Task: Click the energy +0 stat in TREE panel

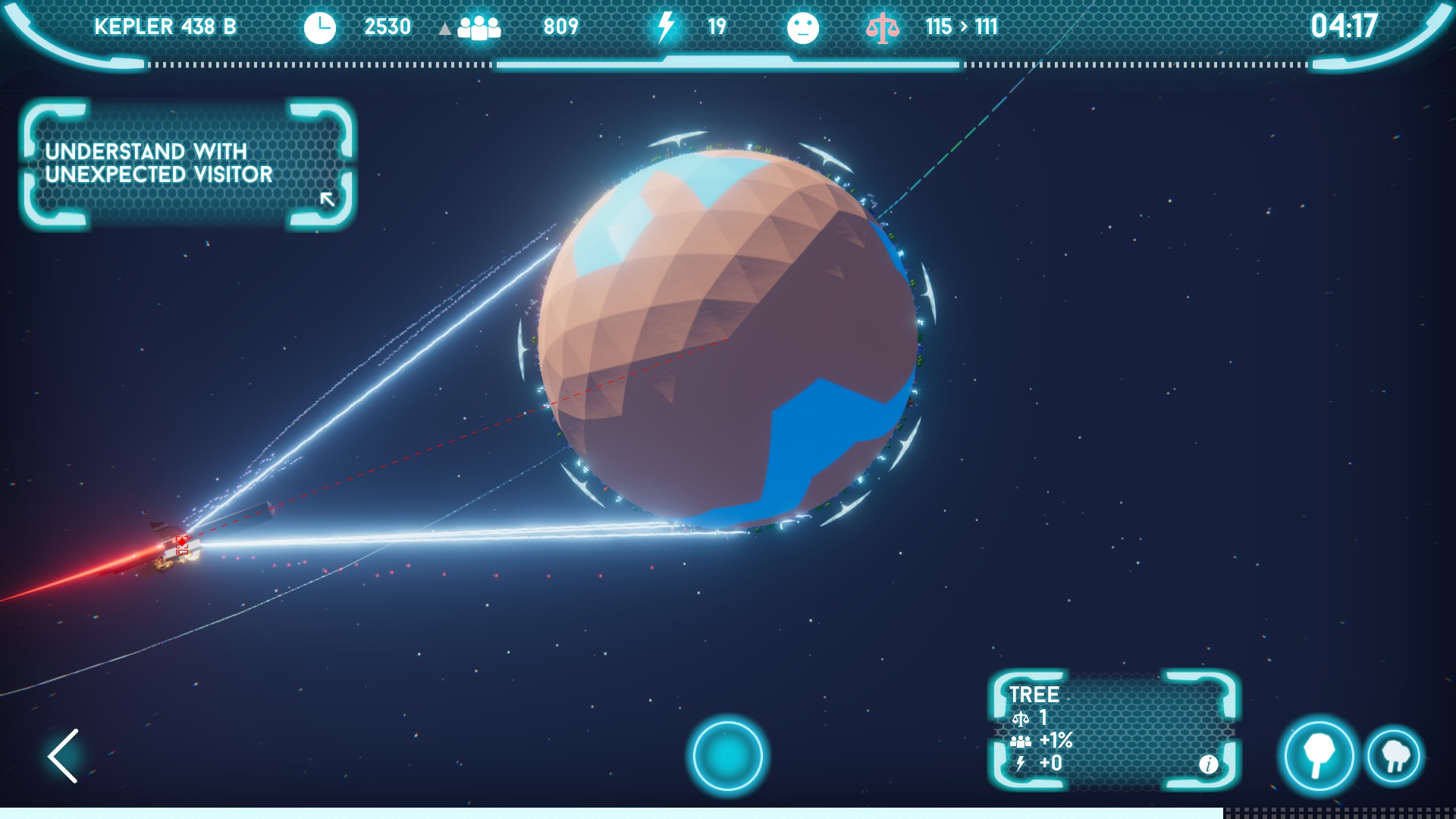Action: tap(1037, 764)
